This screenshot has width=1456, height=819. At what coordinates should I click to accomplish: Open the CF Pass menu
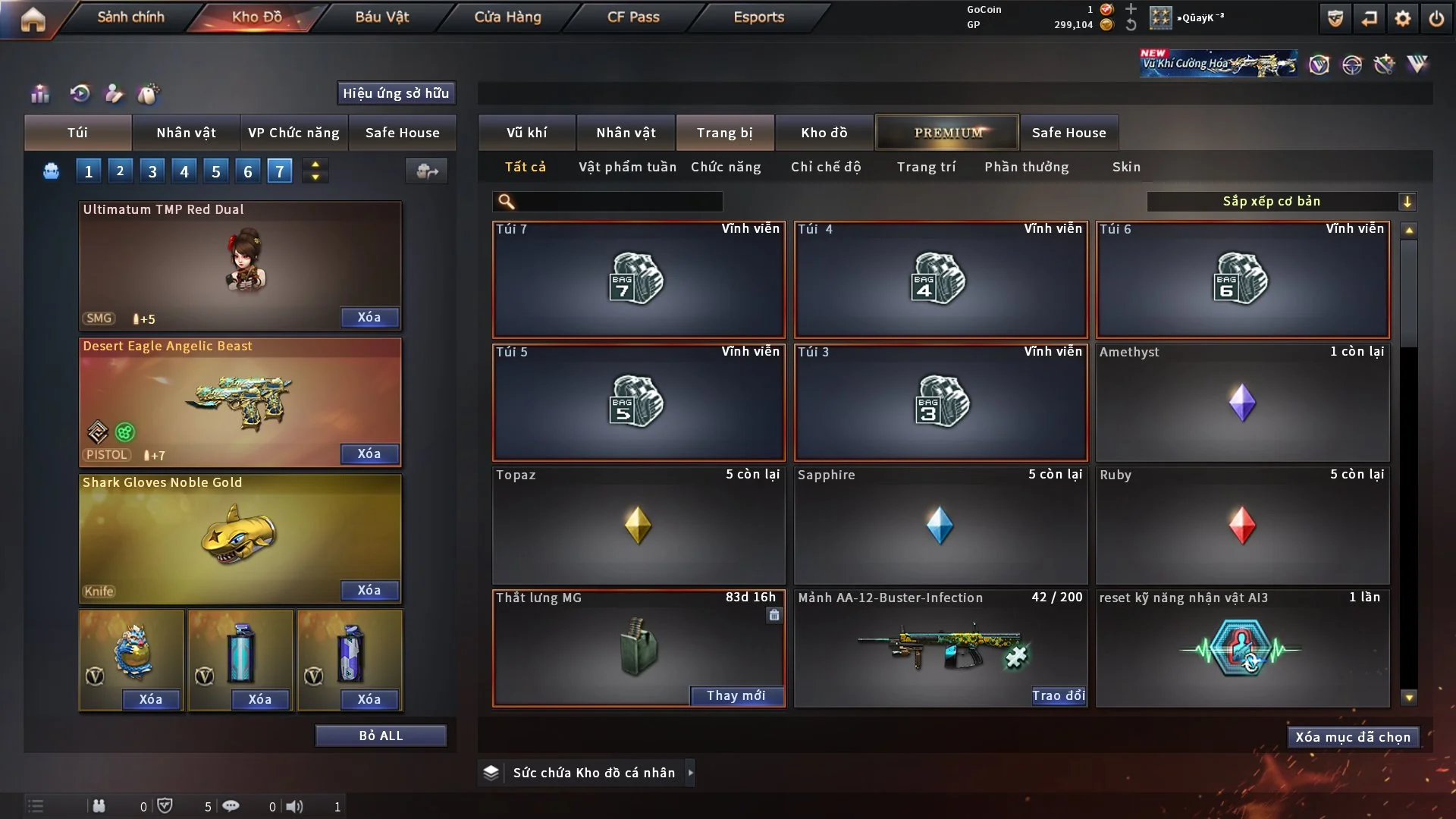click(633, 17)
